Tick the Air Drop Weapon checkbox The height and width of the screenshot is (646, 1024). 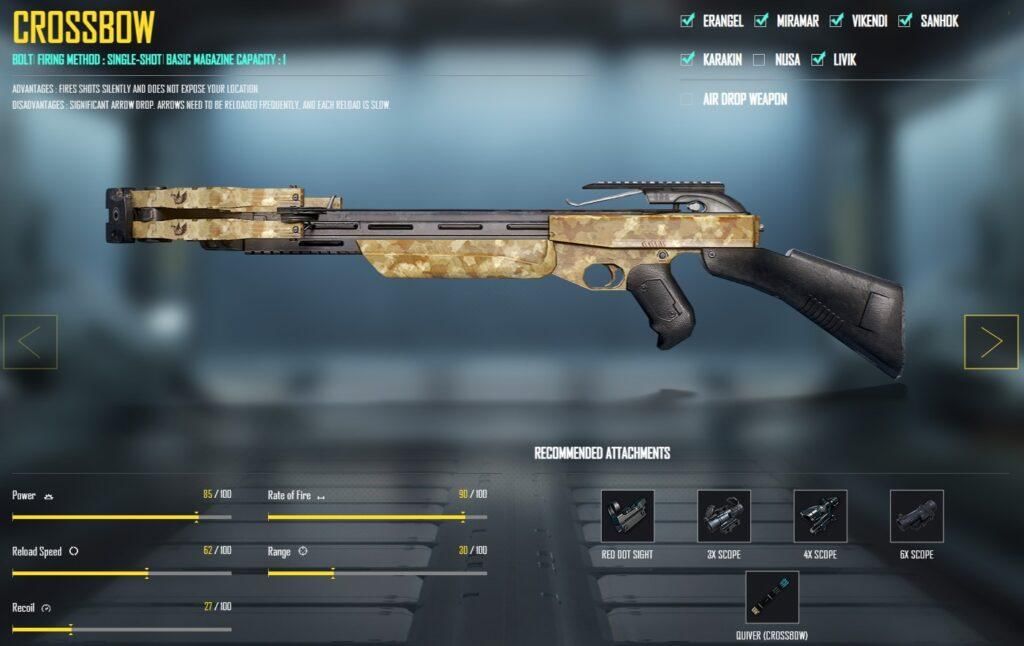[687, 99]
